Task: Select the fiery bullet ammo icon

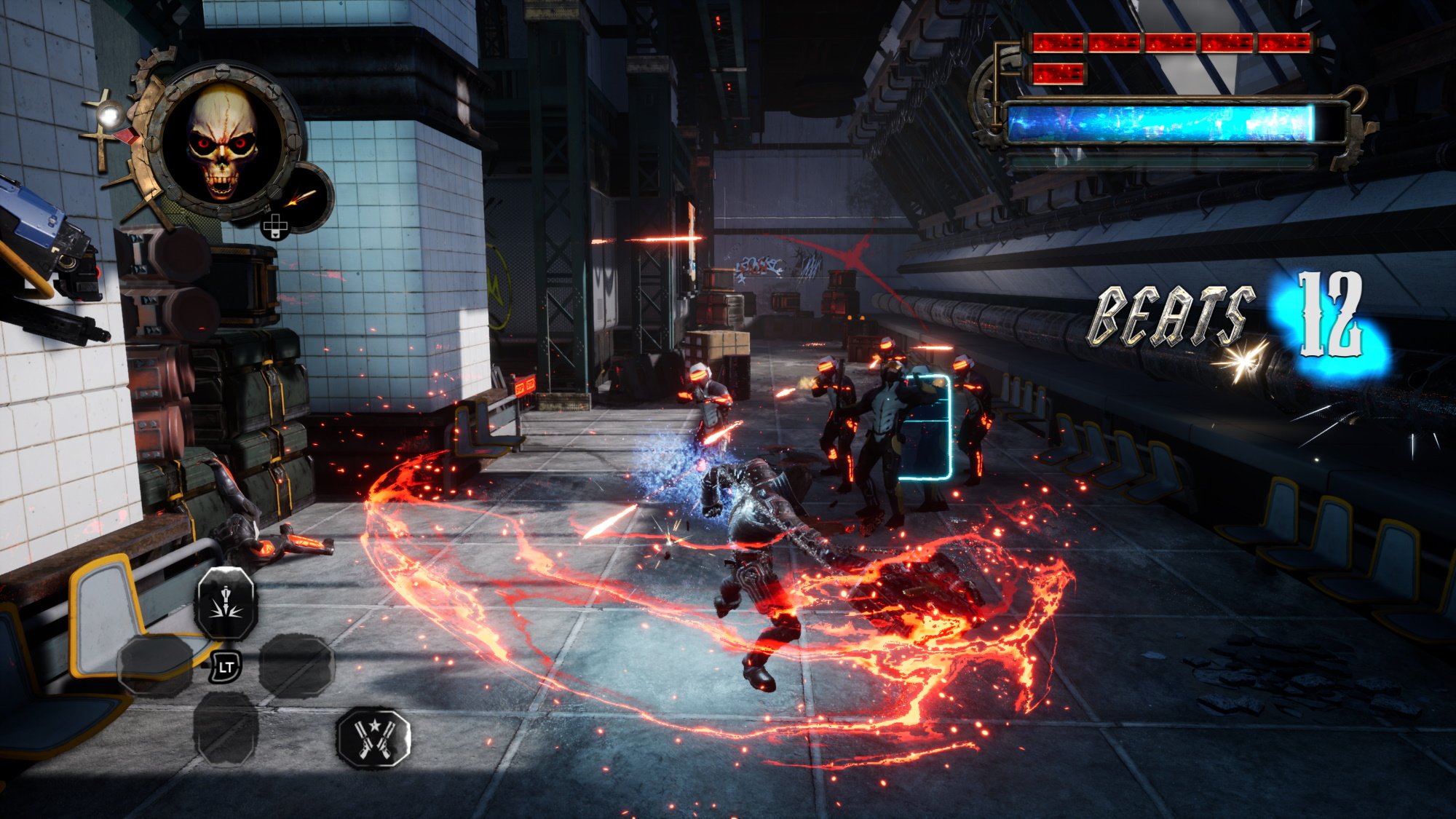Action: (x=304, y=196)
